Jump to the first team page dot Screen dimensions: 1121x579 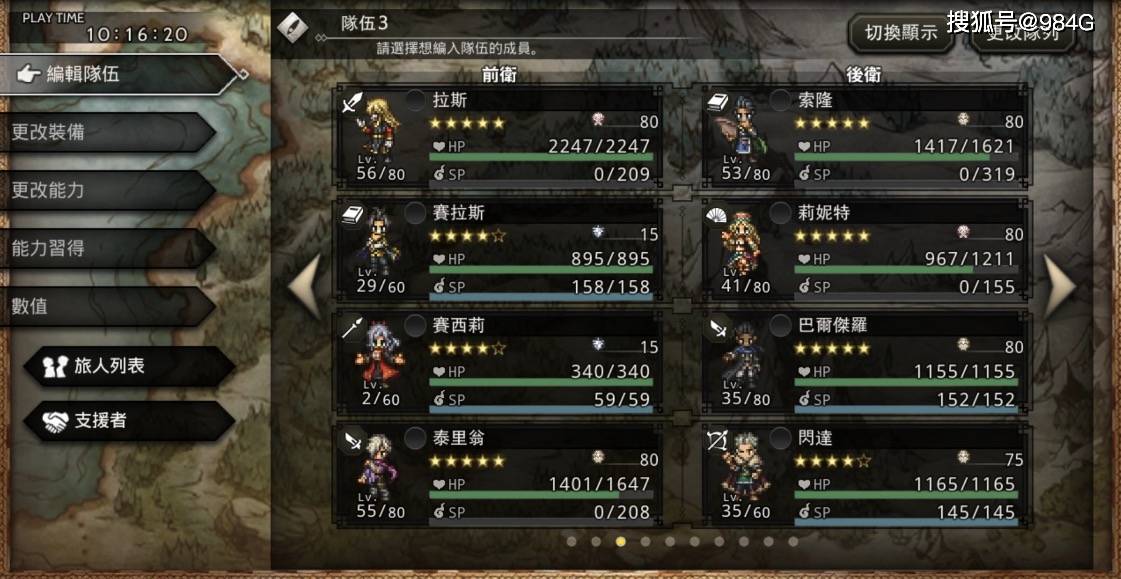click(x=572, y=542)
